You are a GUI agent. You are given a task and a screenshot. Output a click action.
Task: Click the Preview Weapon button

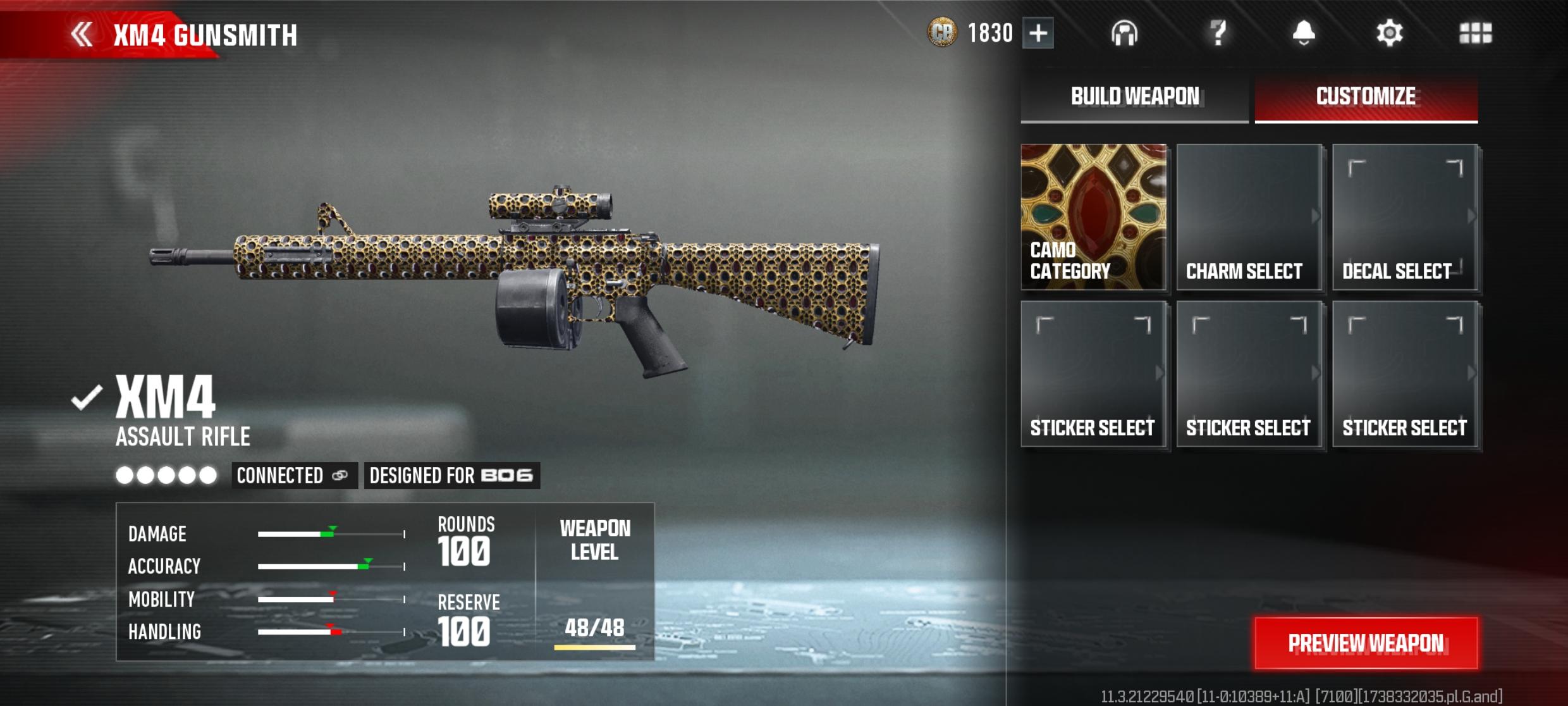1366,643
